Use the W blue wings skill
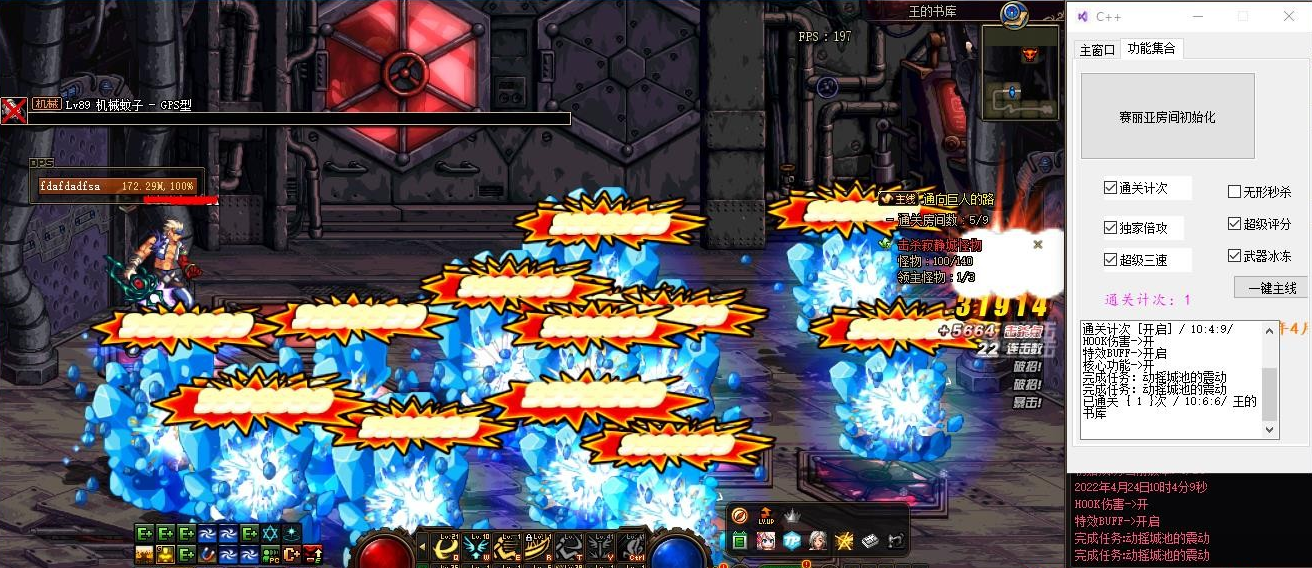This screenshot has height=568, width=1312. [479, 546]
